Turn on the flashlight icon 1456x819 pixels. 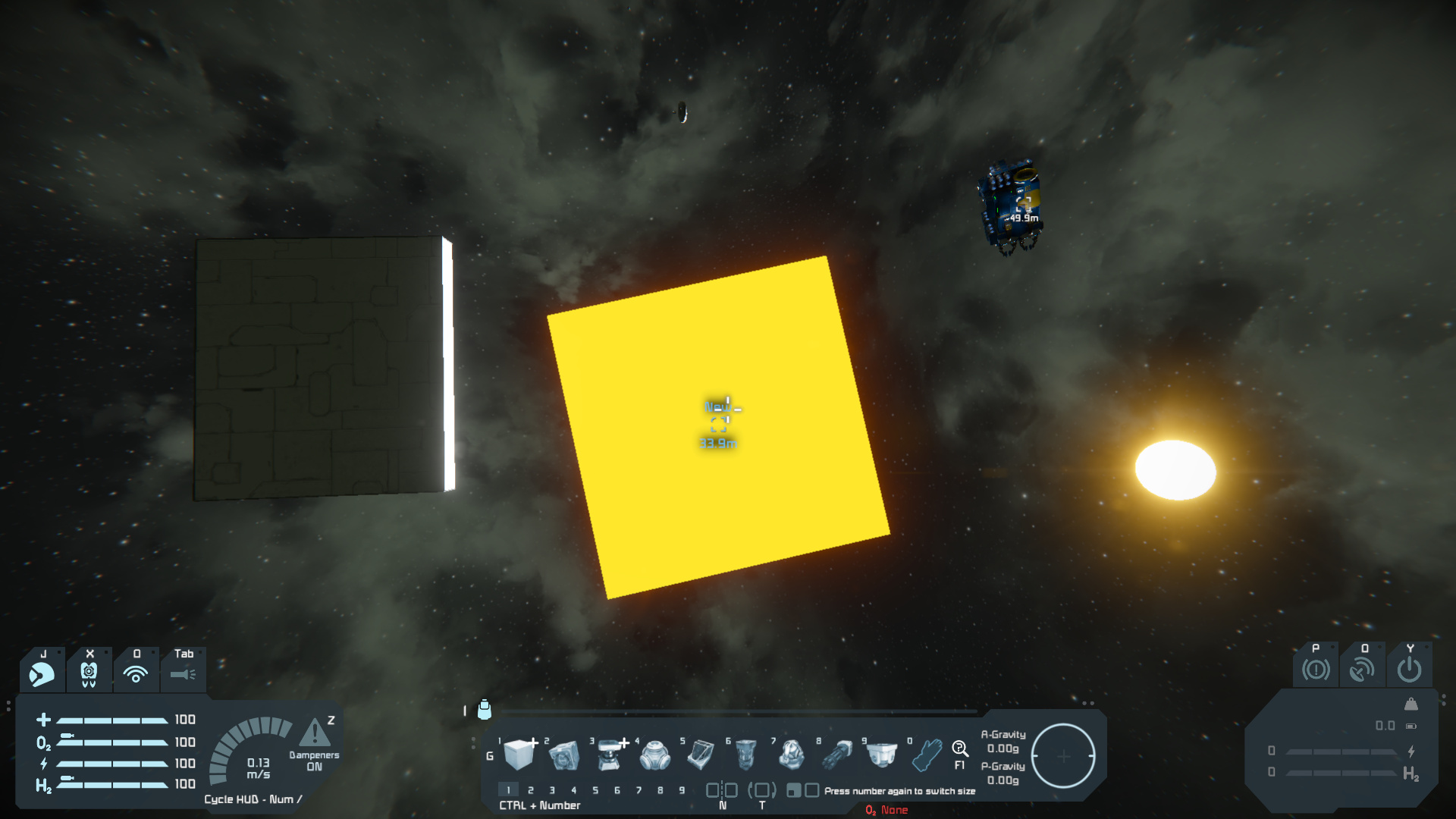[x=183, y=673]
